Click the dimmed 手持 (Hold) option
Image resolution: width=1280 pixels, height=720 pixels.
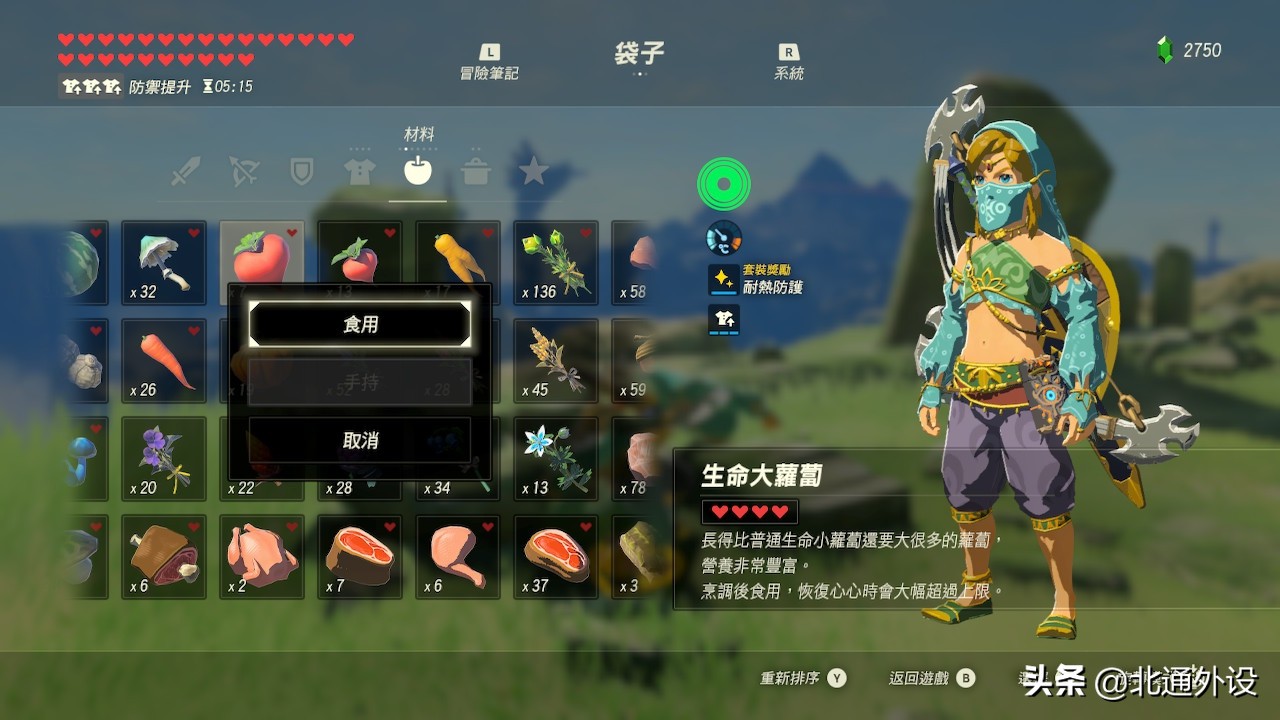pyautogui.click(x=360, y=382)
